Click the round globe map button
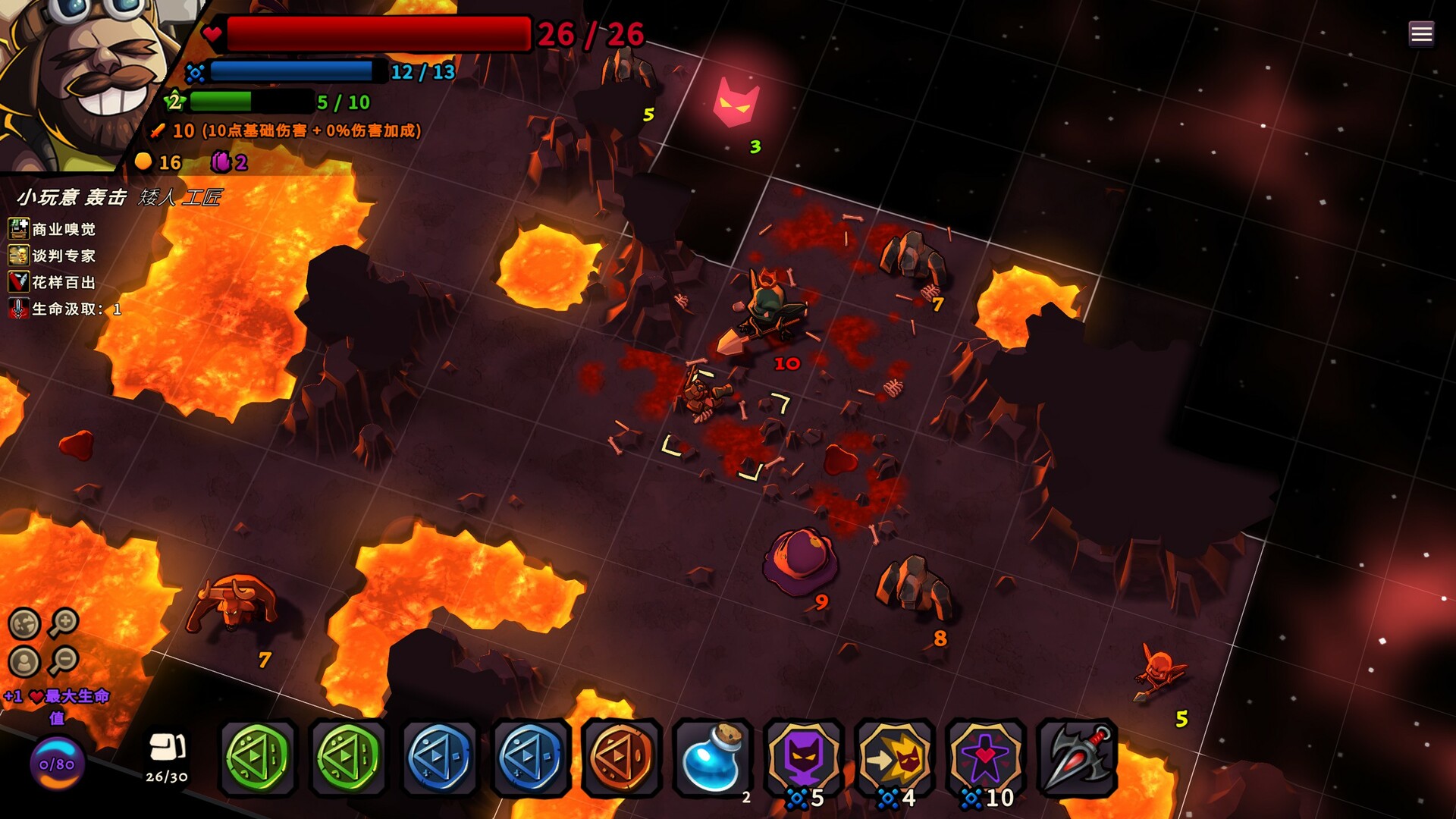 (24, 624)
